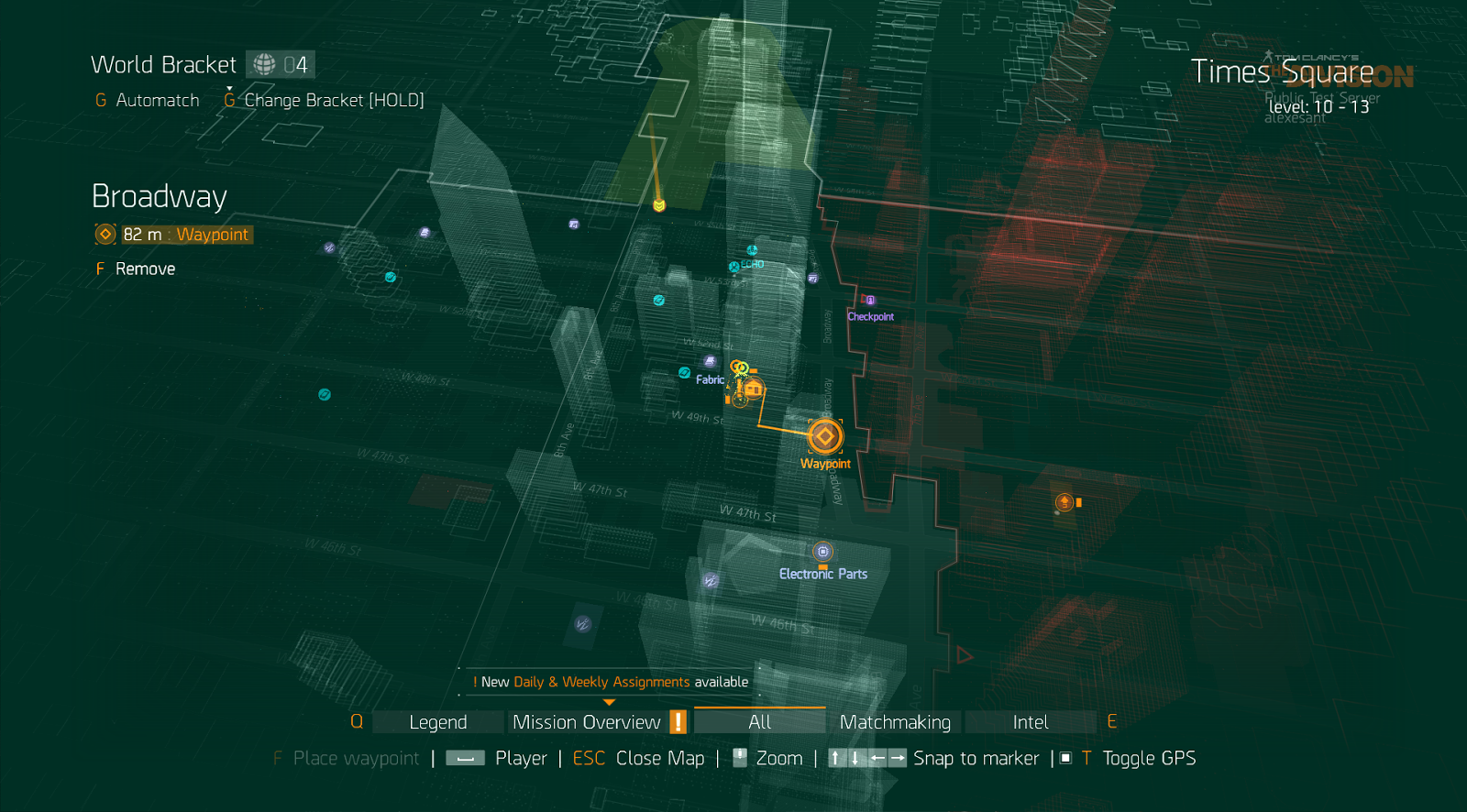The width and height of the screenshot is (1467, 812).
Task: Click the Fabric crafting material icon
Action: coord(683,374)
